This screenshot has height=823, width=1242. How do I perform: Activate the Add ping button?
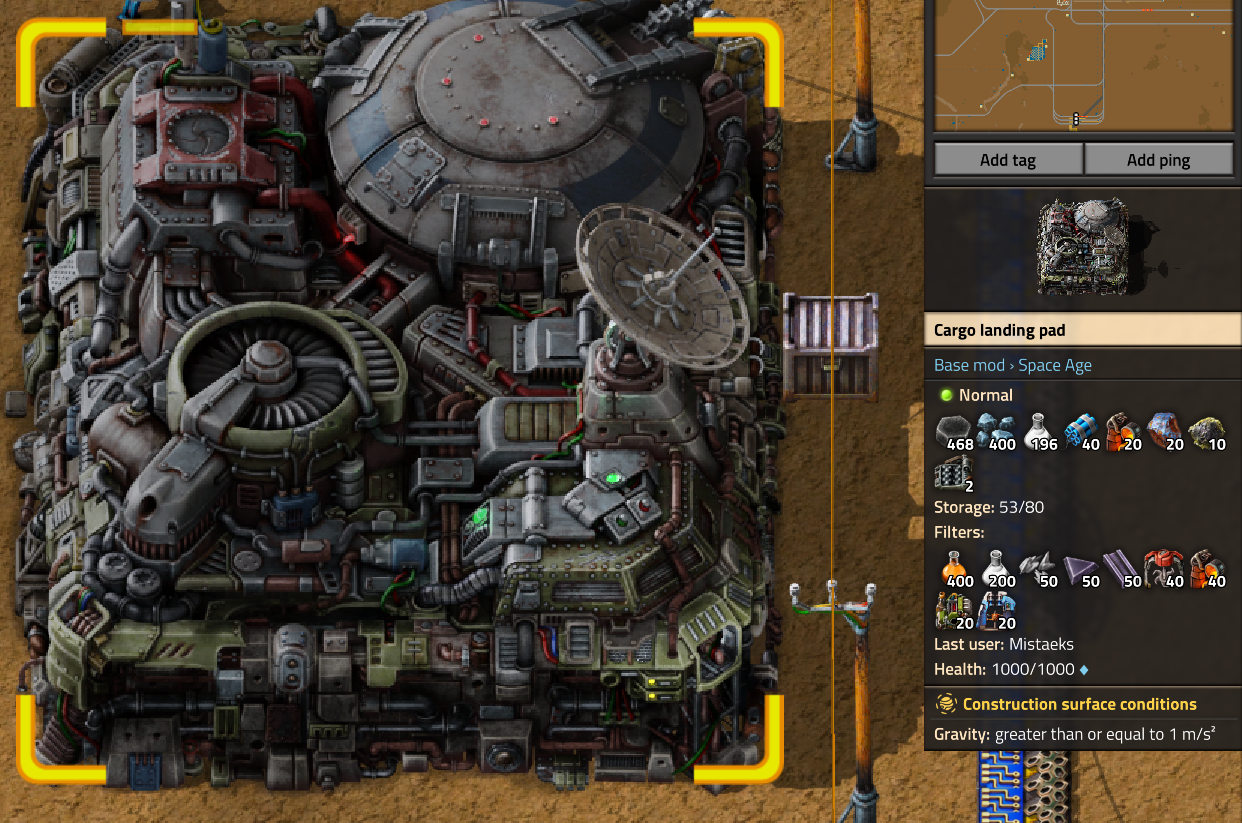(1158, 159)
